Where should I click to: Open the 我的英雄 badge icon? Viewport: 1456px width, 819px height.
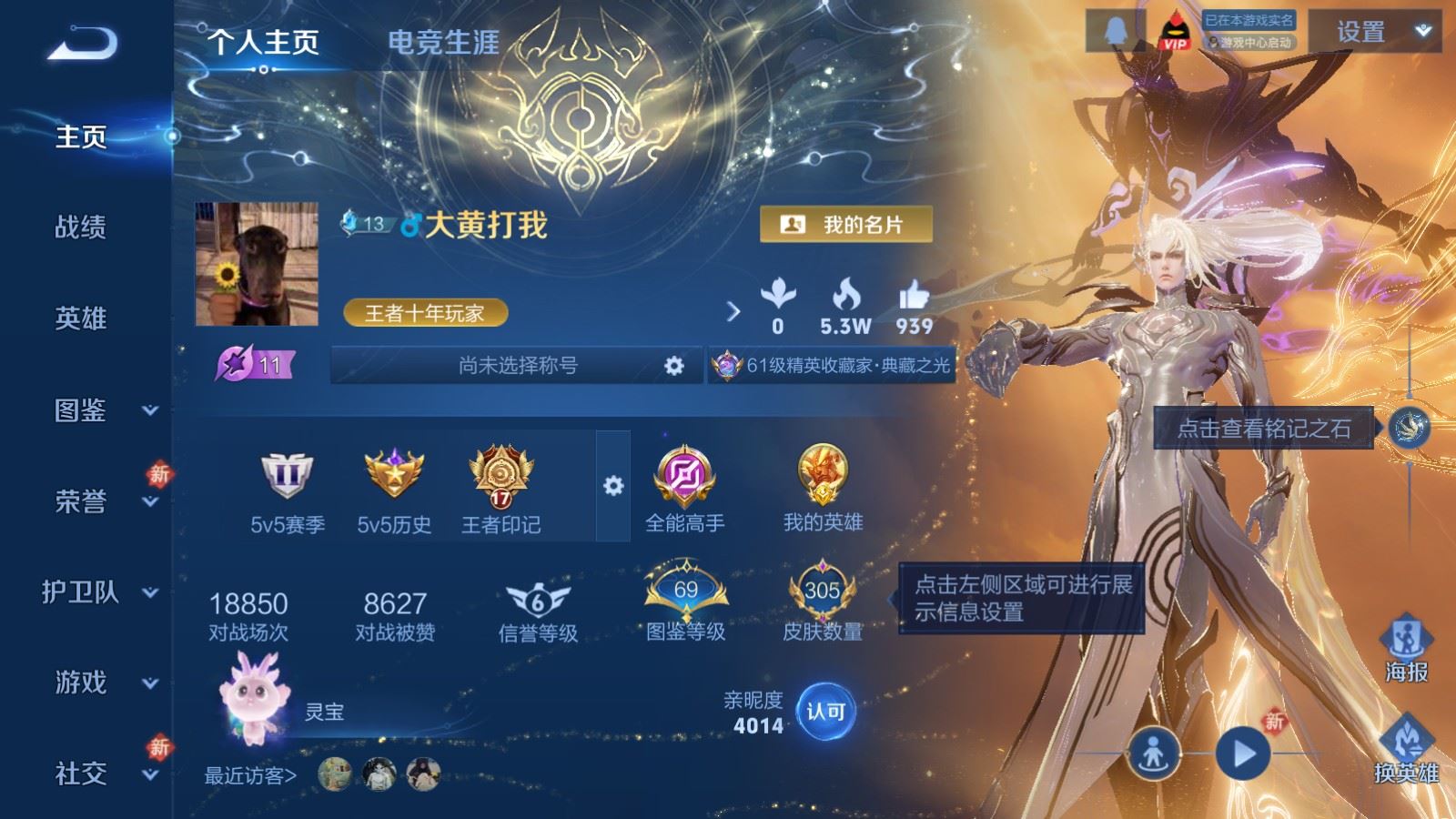point(824,475)
